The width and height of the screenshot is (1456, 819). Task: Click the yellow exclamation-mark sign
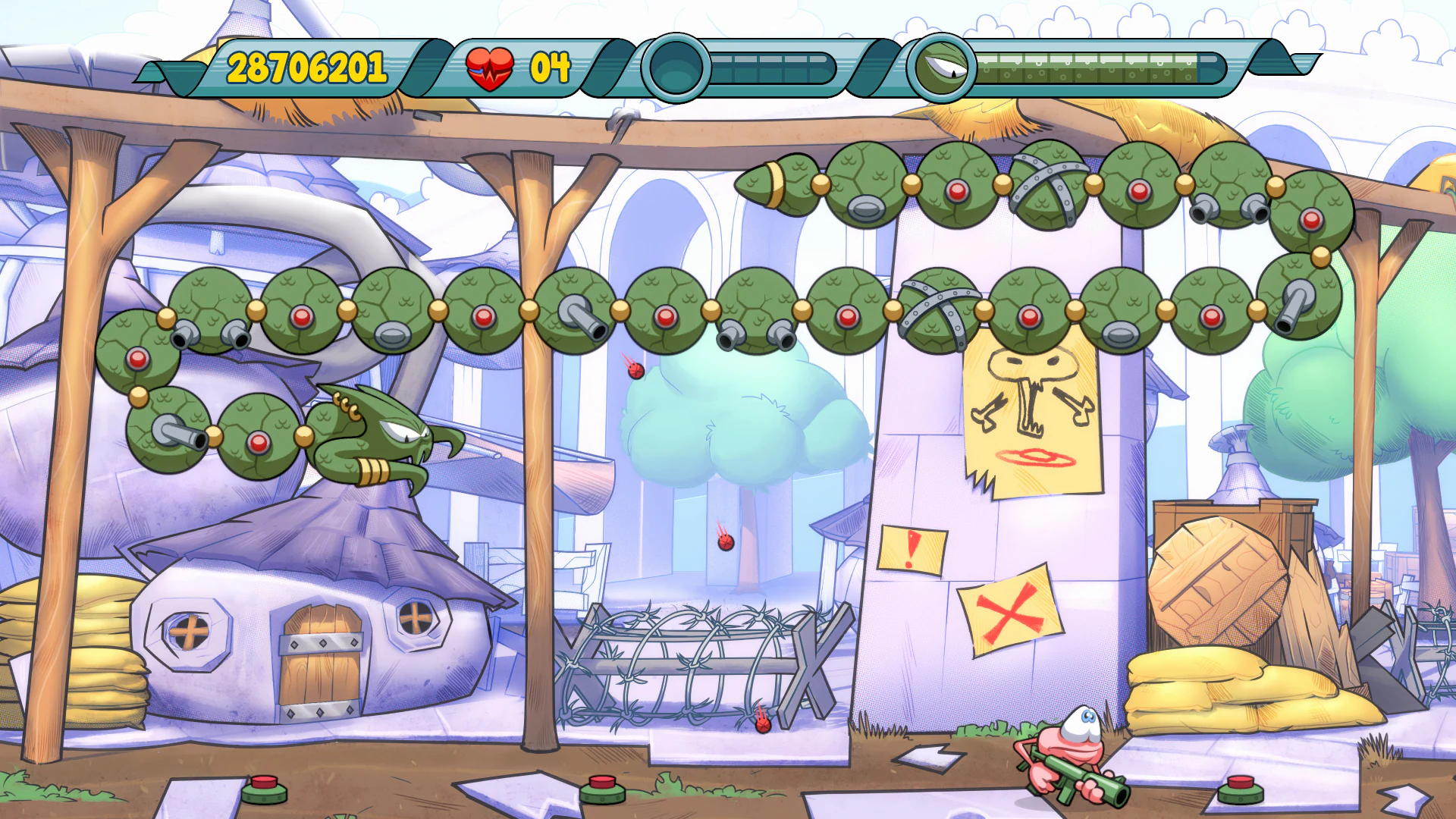pyautogui.click(x=912, y=549)
